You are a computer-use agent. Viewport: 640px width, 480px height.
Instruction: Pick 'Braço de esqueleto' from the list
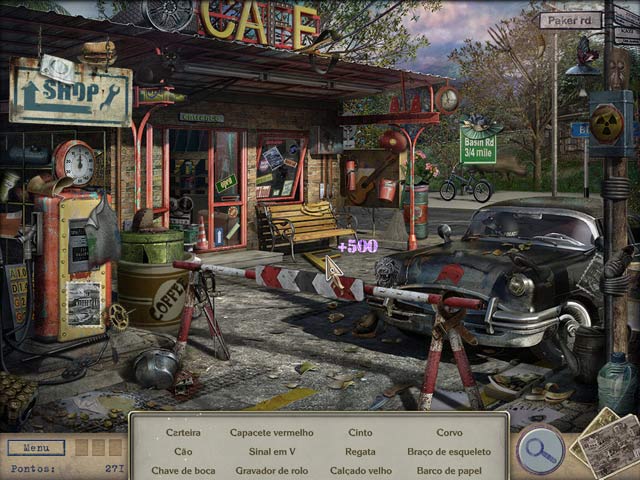pos(449,452)
